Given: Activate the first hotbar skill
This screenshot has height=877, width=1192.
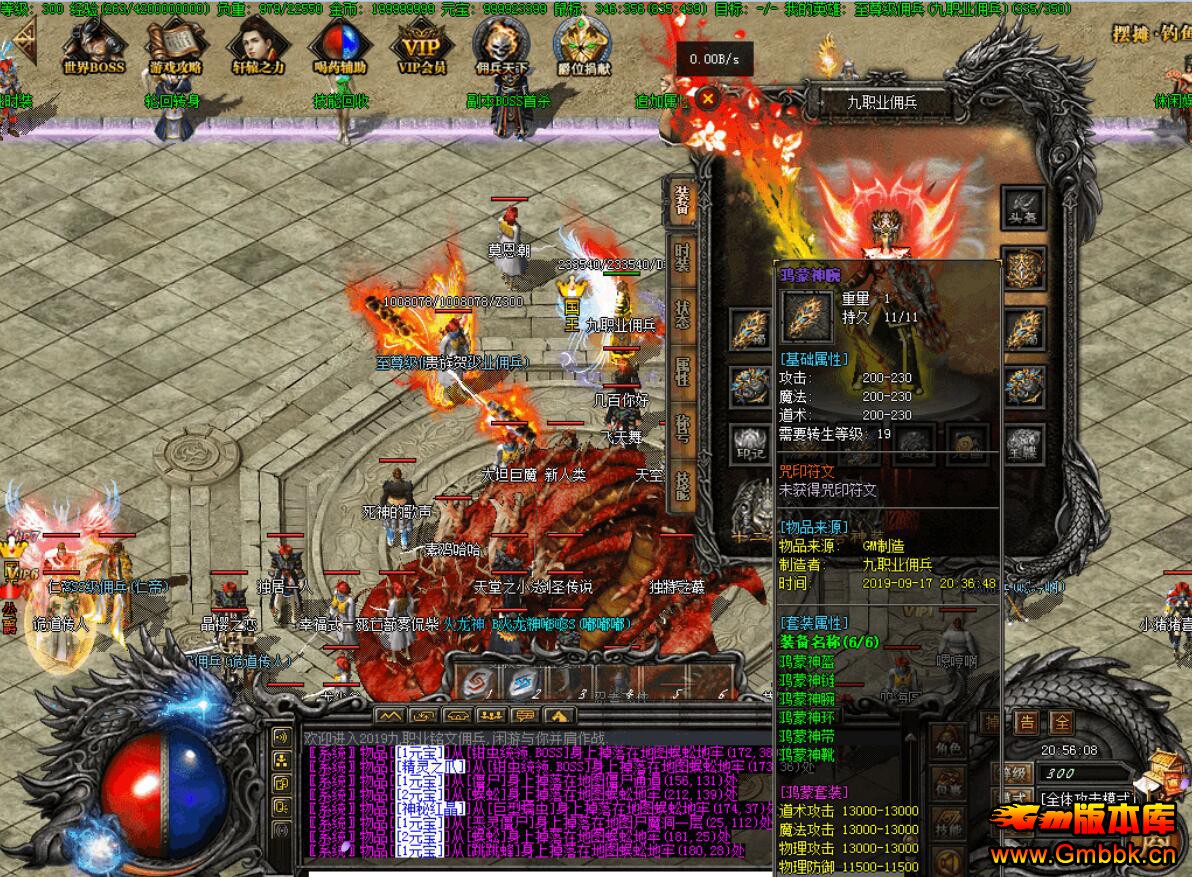Looking at the screenshot, I should (x=478, y=683).
